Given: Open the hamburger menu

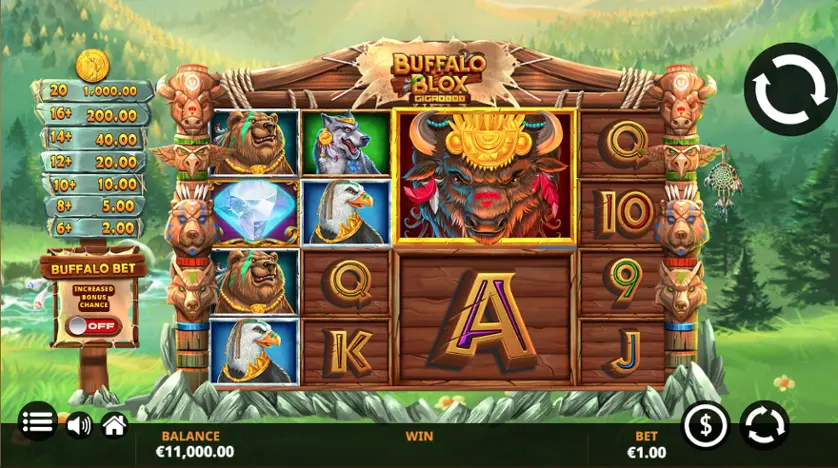Looking at the screenshot, I should coord(38,422).
